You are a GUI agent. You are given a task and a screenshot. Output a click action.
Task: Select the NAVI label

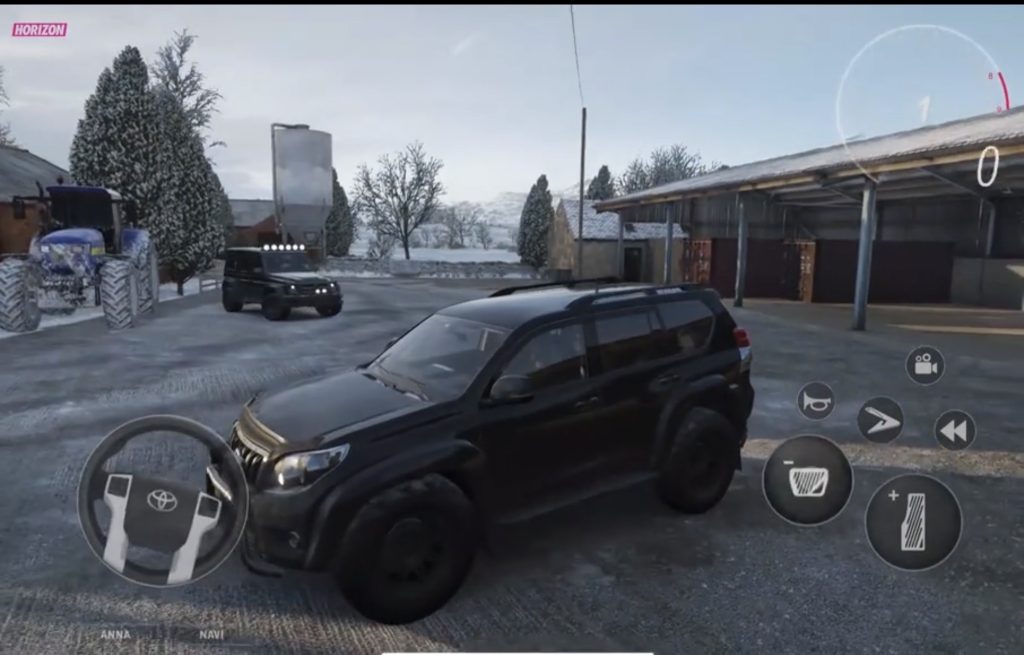click(x=211, y=635)
